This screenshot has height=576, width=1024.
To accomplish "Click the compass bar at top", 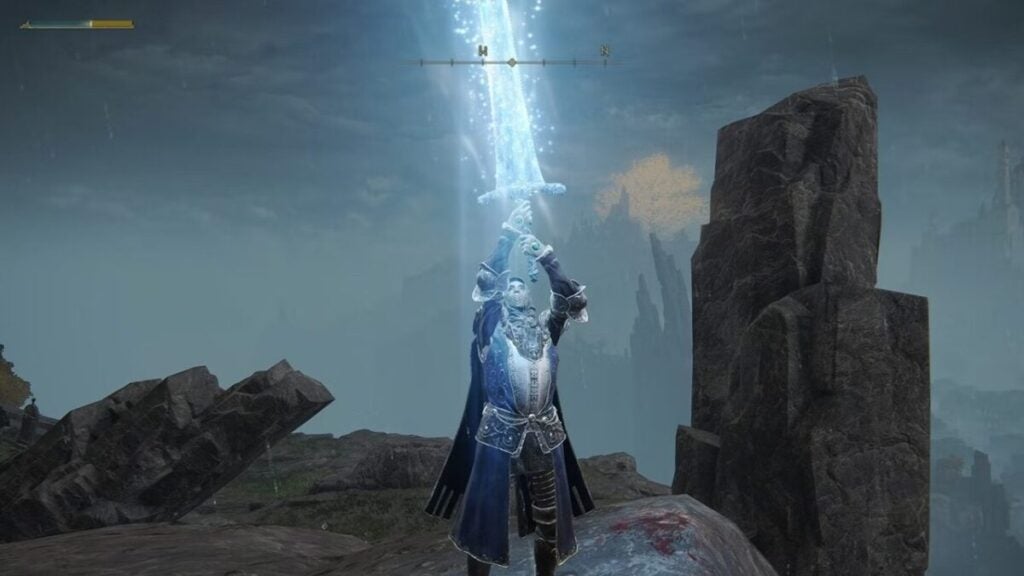I will click(512, 62).
